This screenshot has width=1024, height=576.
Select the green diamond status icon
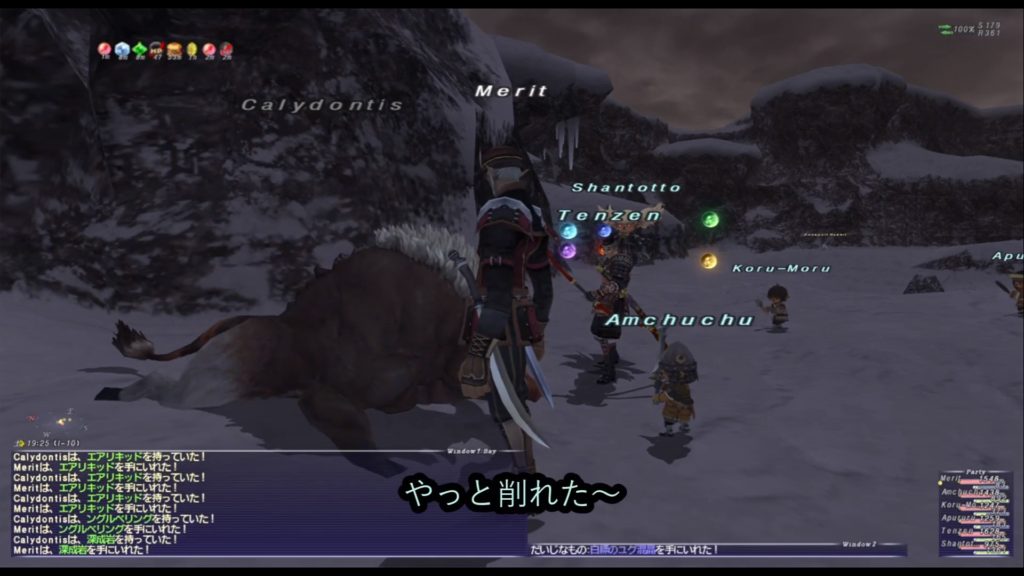(x=139, y=48)
